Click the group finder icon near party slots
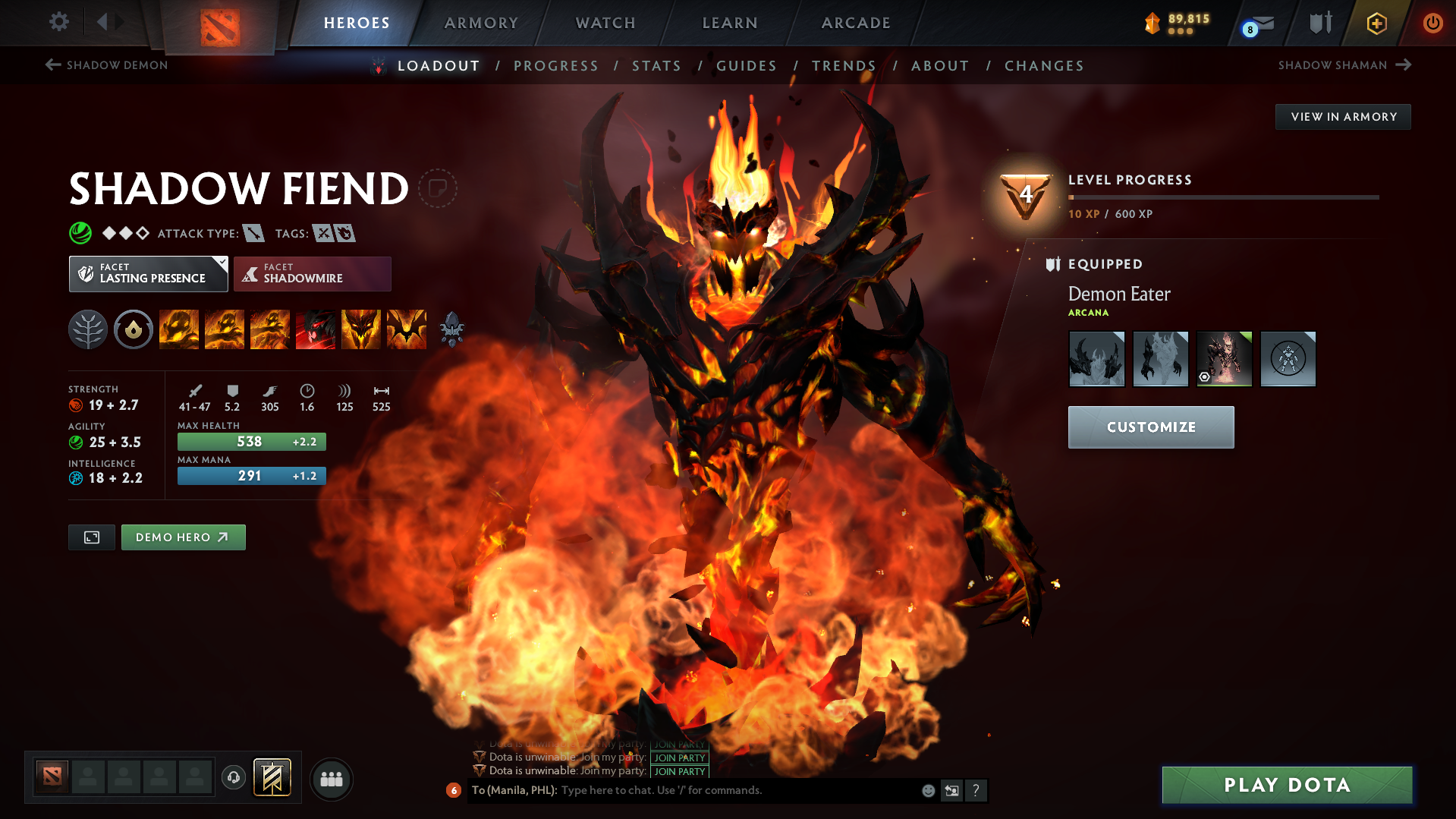 pos(332,779)
